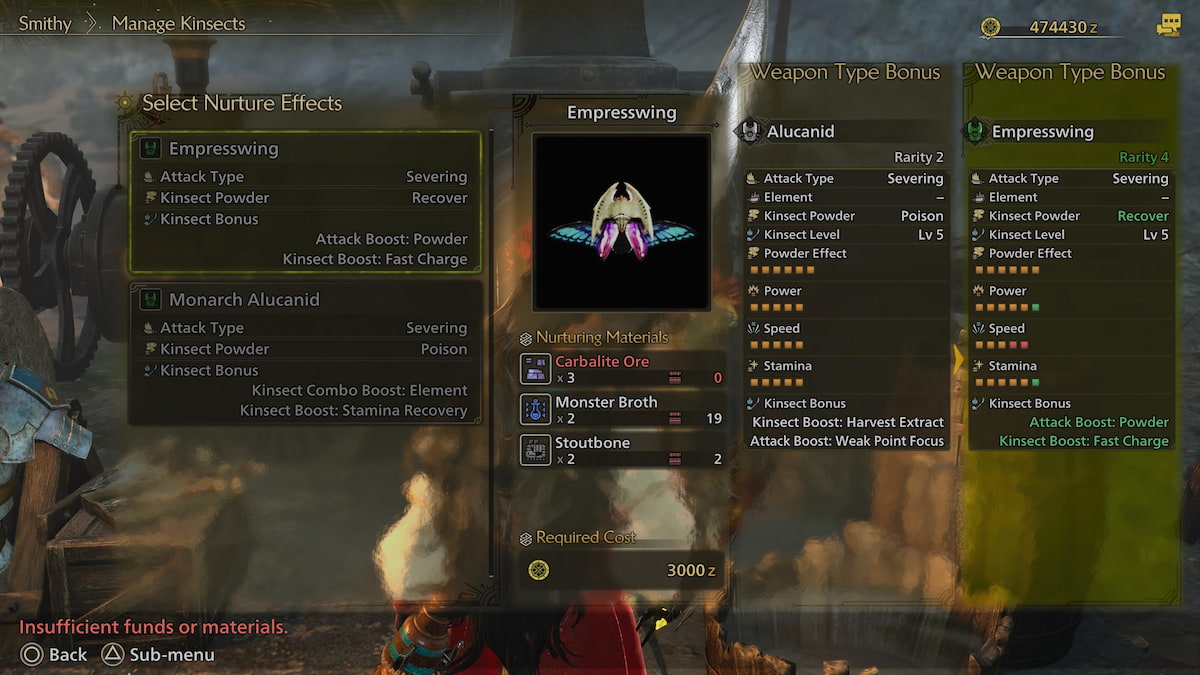Go to the Smithy breadcrumb
Image resolution: width=1200 pixels, height=675 pixels.
click(x=45, y=23)
